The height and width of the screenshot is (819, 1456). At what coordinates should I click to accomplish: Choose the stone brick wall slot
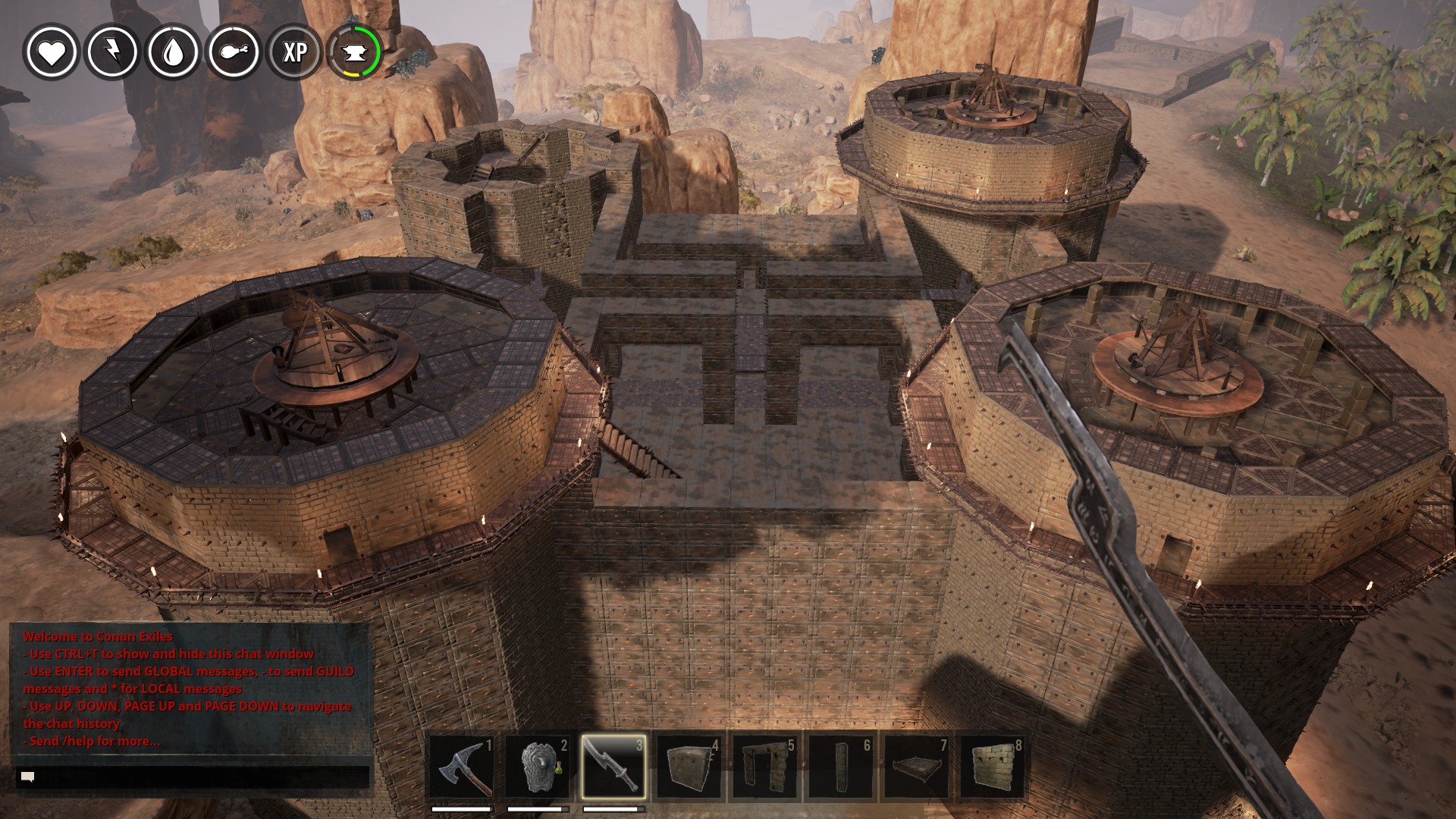pyautogui.click(x=992, y=767)
